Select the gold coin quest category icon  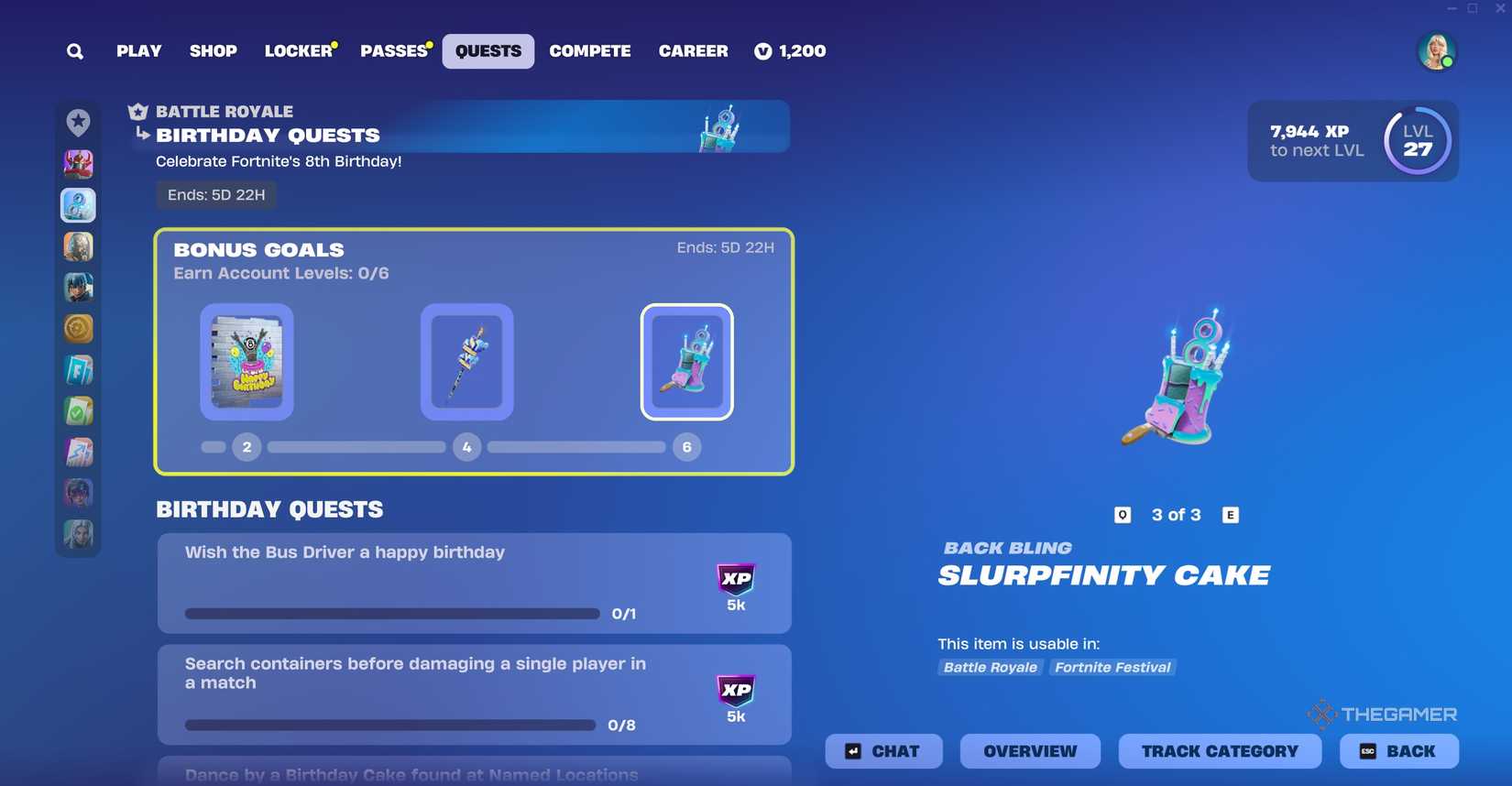click(x=78, y=328)
